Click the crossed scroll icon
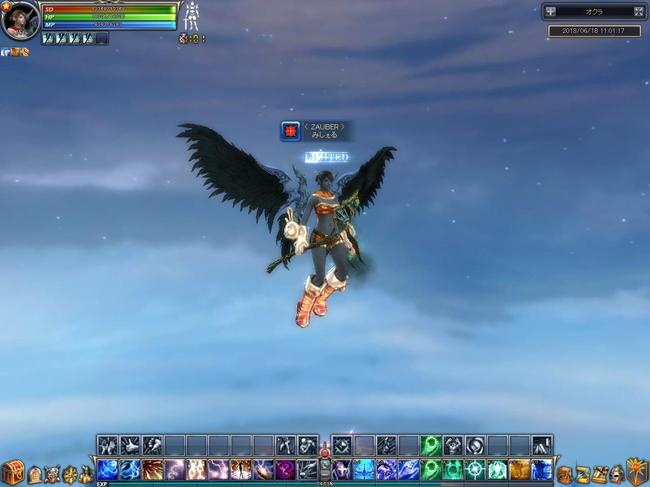Viewport: 650px width, 487px height. [600, 474]
